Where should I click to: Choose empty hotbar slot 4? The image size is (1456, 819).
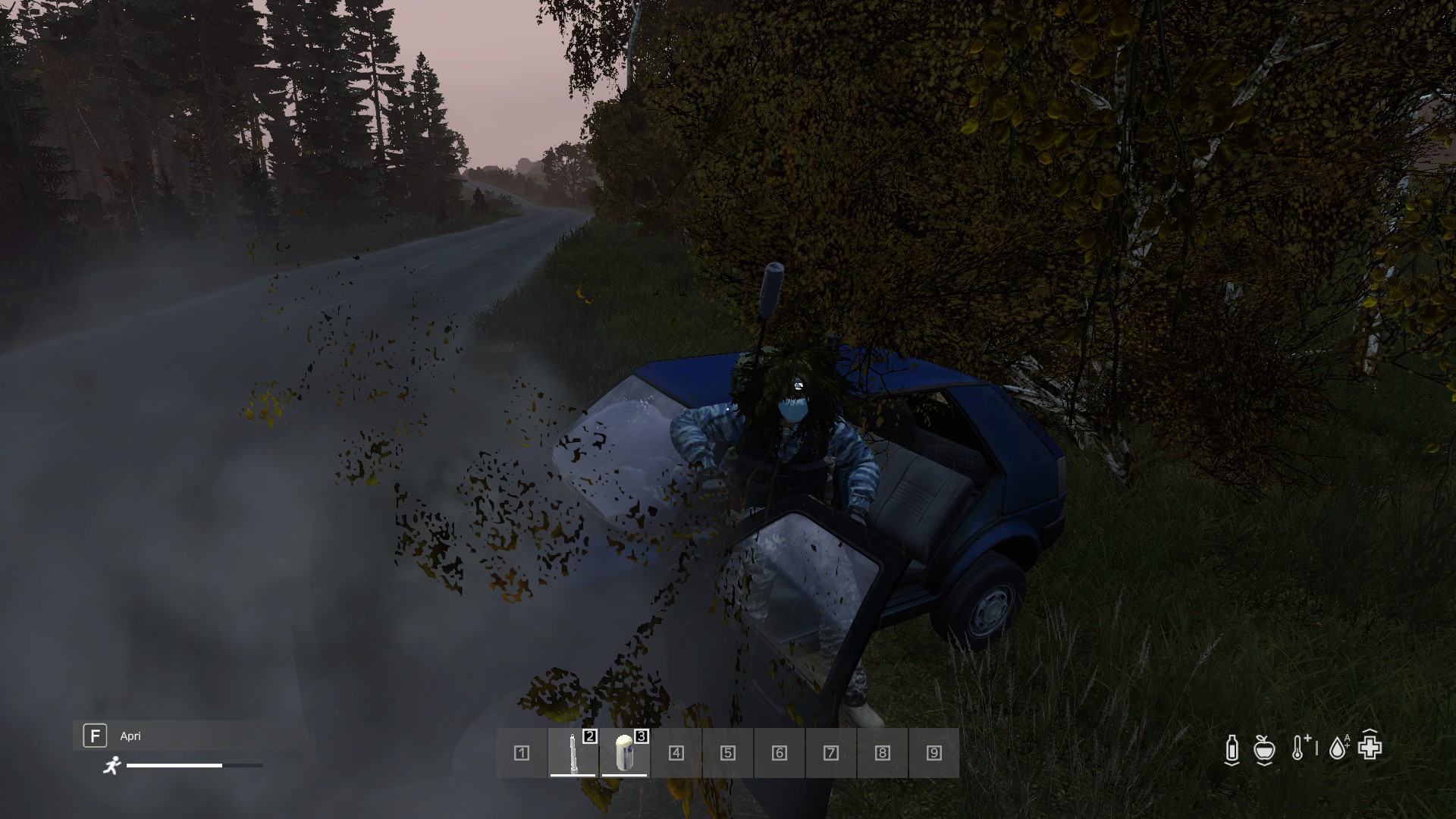tap(676, 753)
